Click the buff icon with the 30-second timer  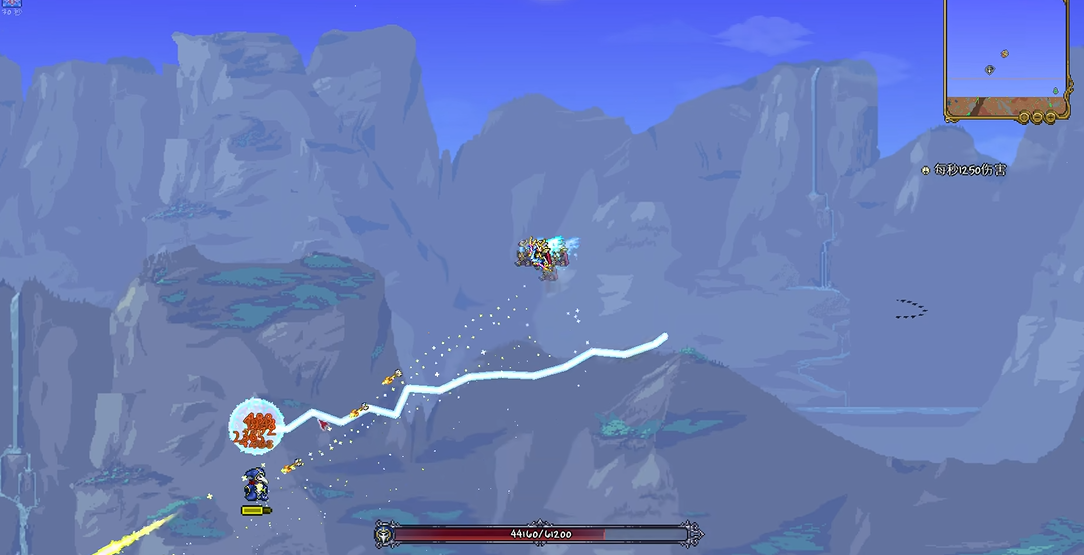[x=11, y=4]
